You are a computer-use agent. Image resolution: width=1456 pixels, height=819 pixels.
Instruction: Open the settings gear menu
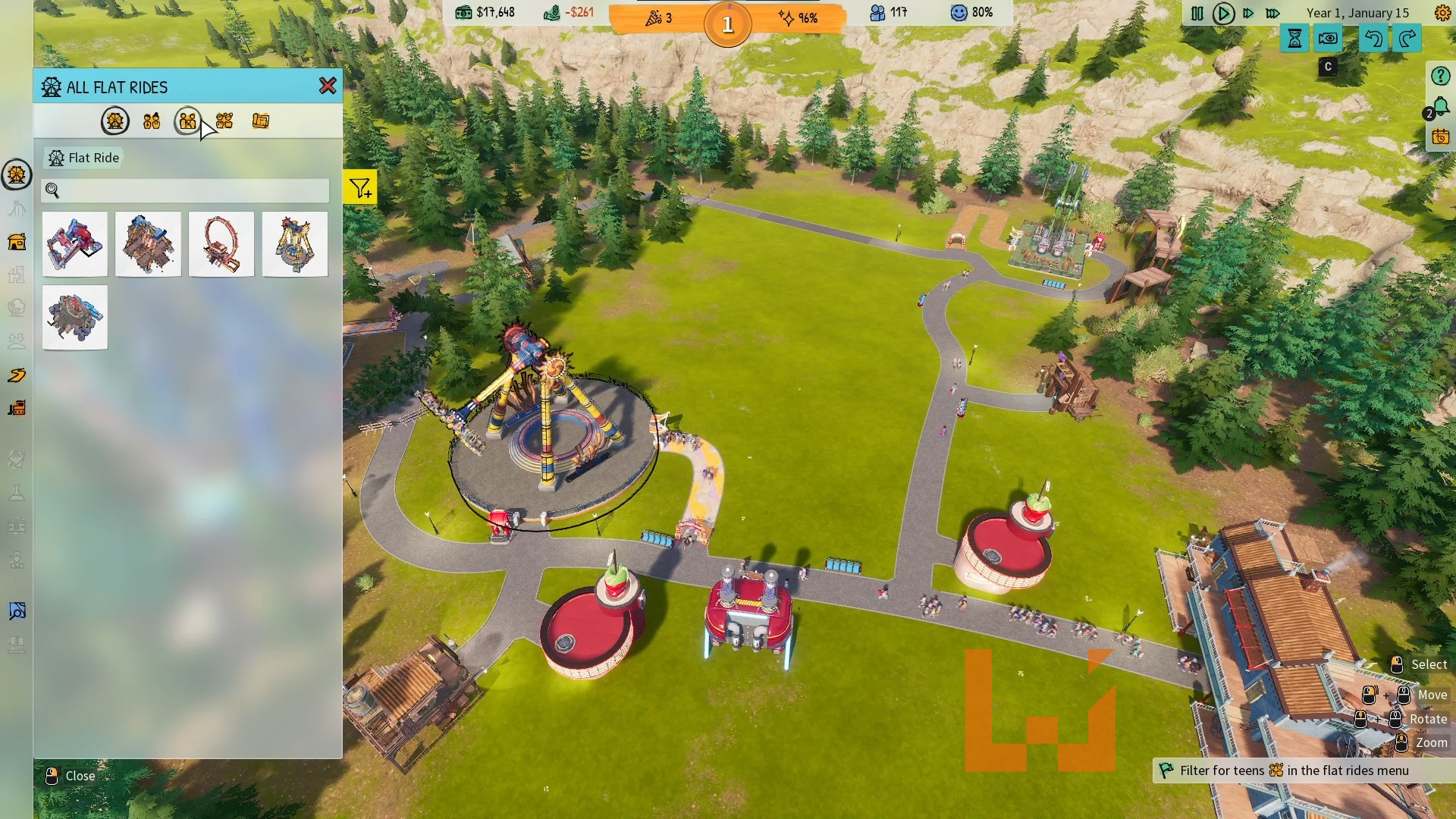1442,13
